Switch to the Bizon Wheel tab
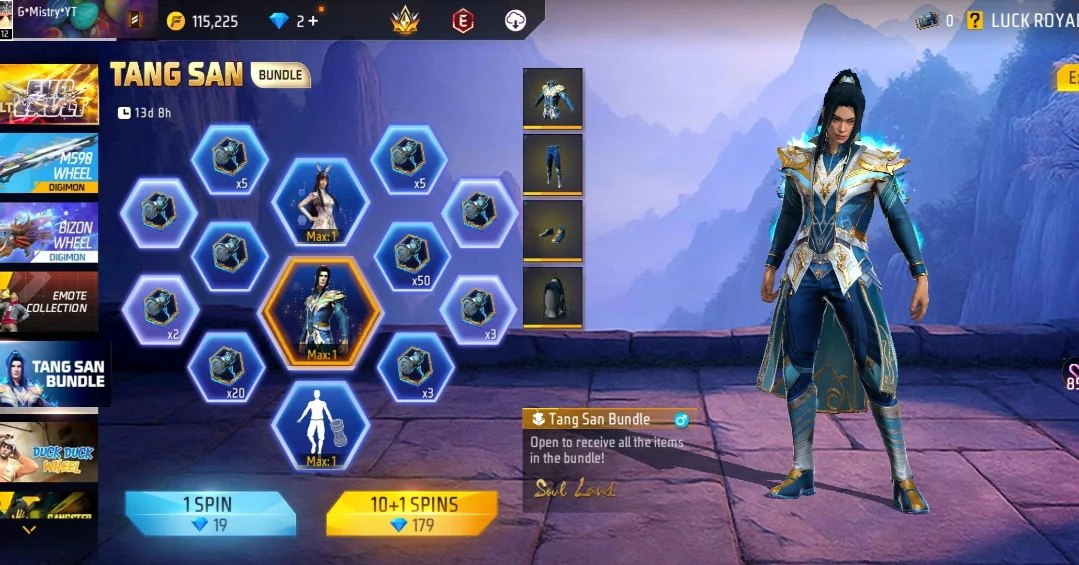Screen dimensions: 1079x565 point(50,234)
